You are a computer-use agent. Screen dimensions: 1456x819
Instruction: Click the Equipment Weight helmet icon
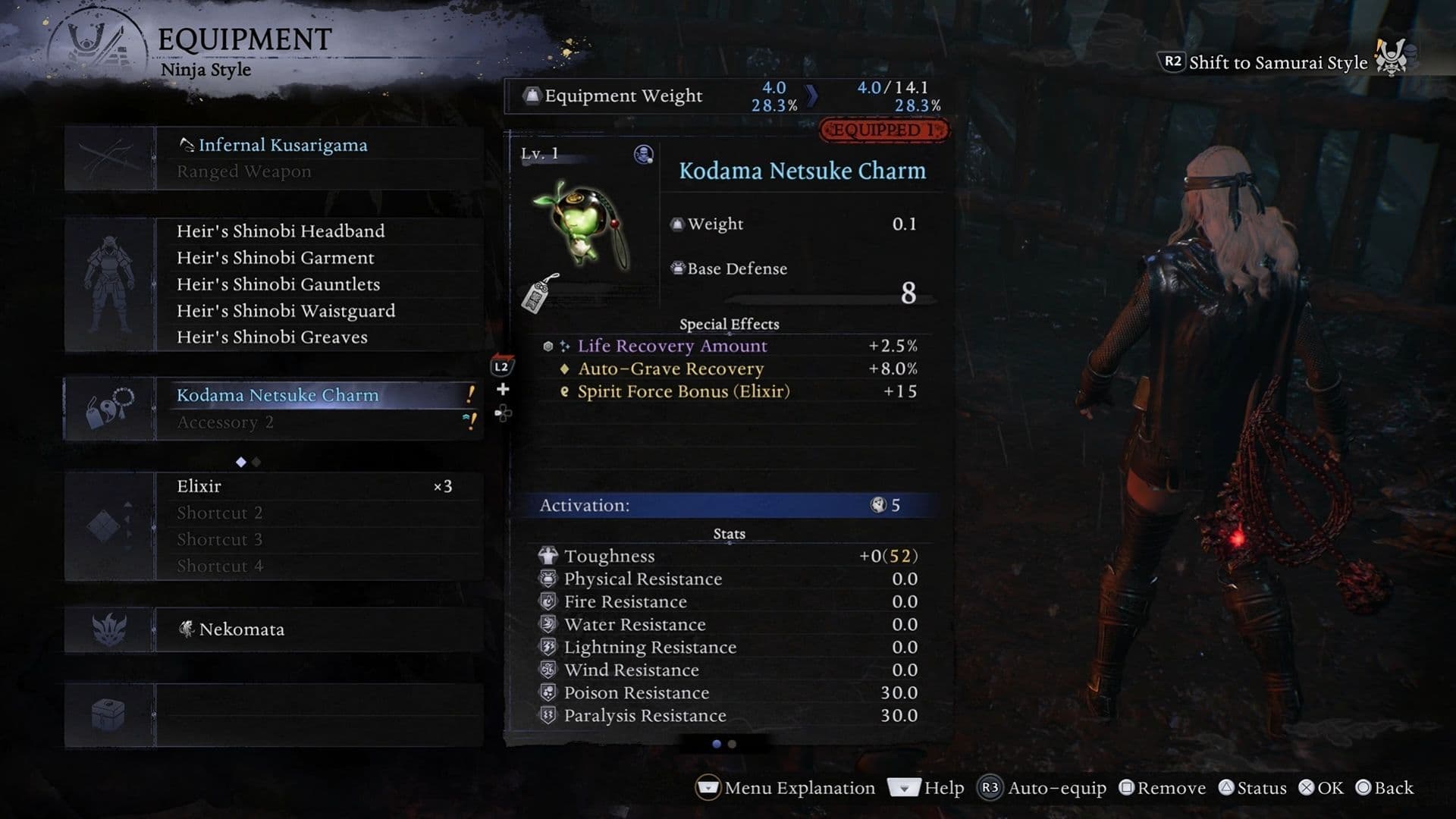[x=533, y=94]
